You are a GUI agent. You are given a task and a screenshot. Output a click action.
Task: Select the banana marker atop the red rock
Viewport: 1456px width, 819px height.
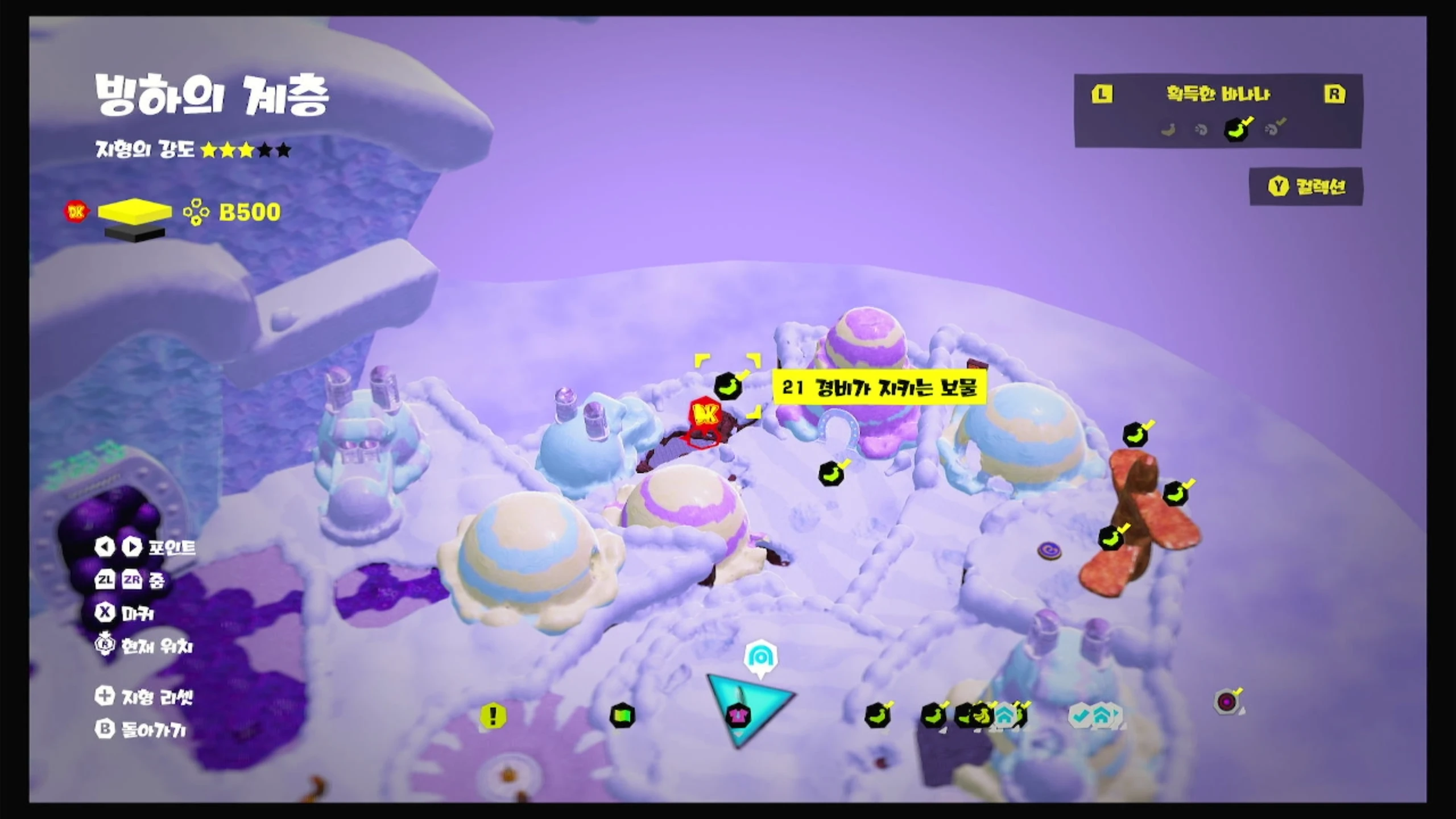tap(1136, 435)
